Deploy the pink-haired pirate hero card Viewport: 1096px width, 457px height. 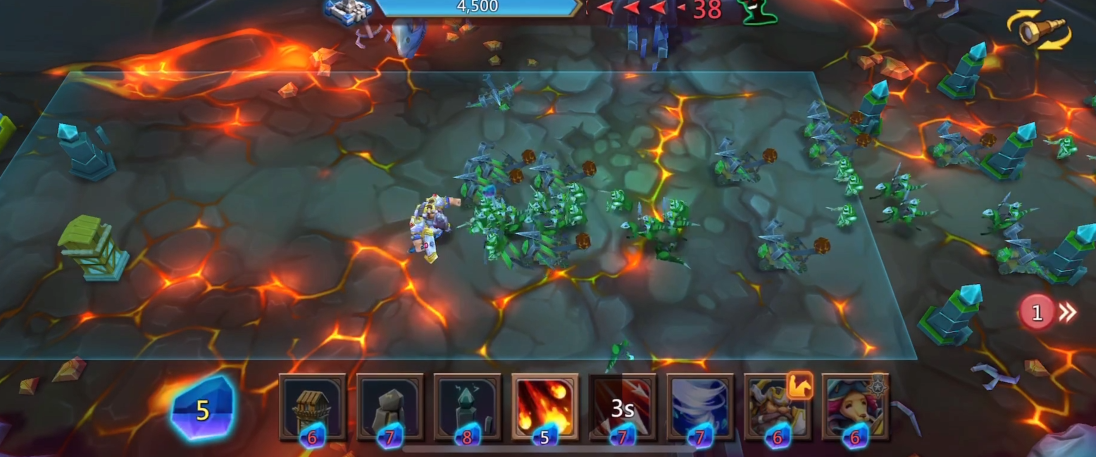click(x=855, y=407)
